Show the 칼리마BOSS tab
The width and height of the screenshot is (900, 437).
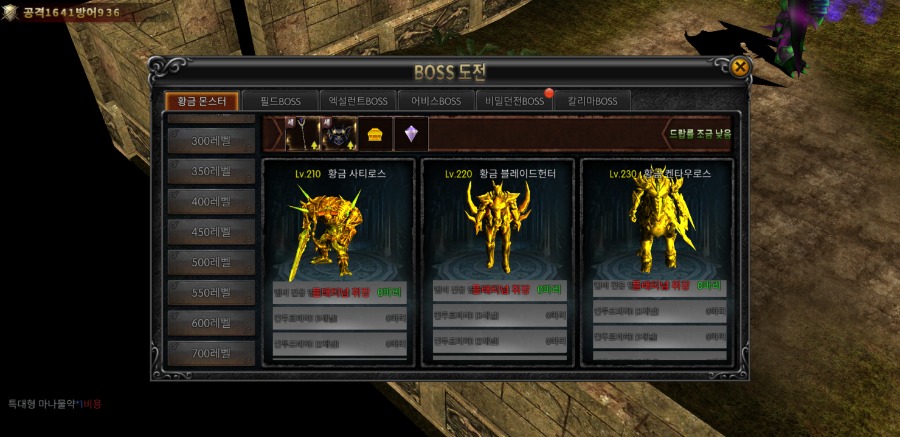pos(593,101)
